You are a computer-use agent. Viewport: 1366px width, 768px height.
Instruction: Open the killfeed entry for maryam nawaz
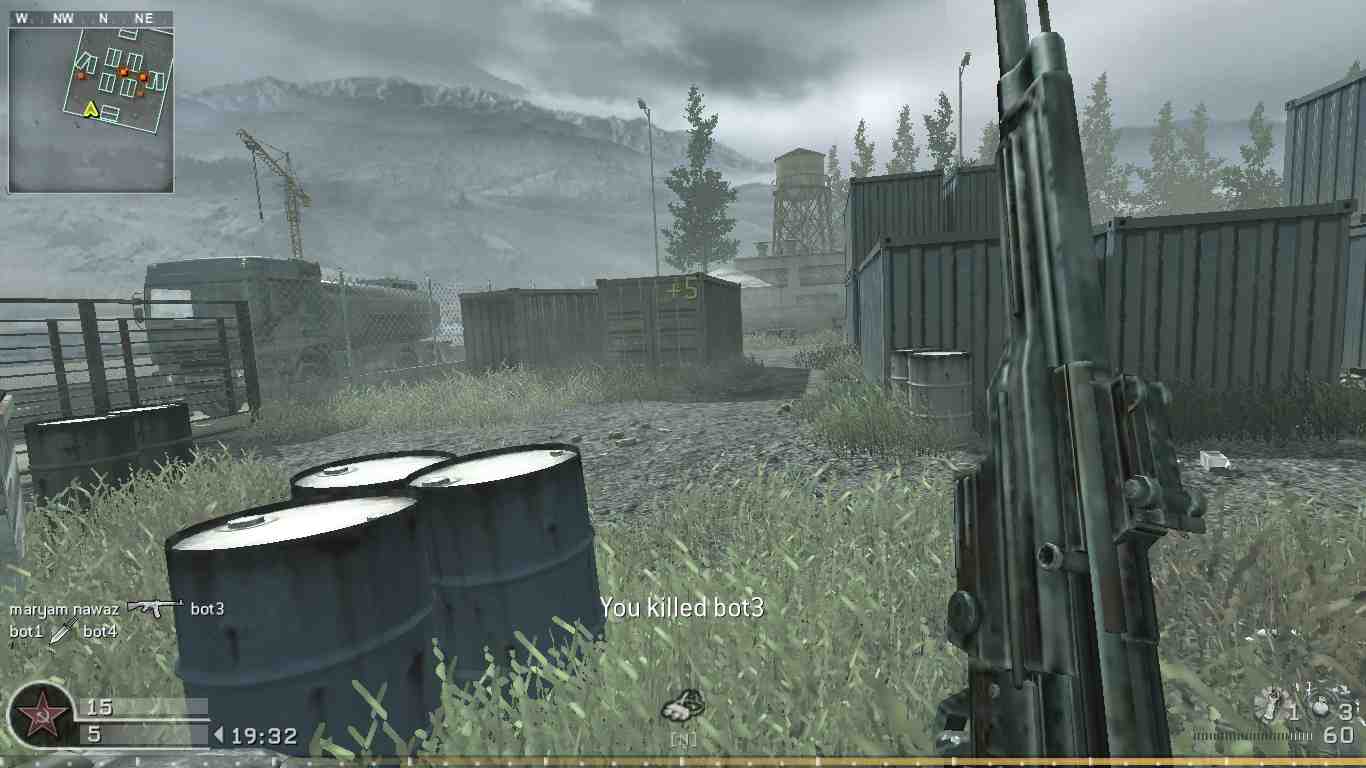point(65,607)
